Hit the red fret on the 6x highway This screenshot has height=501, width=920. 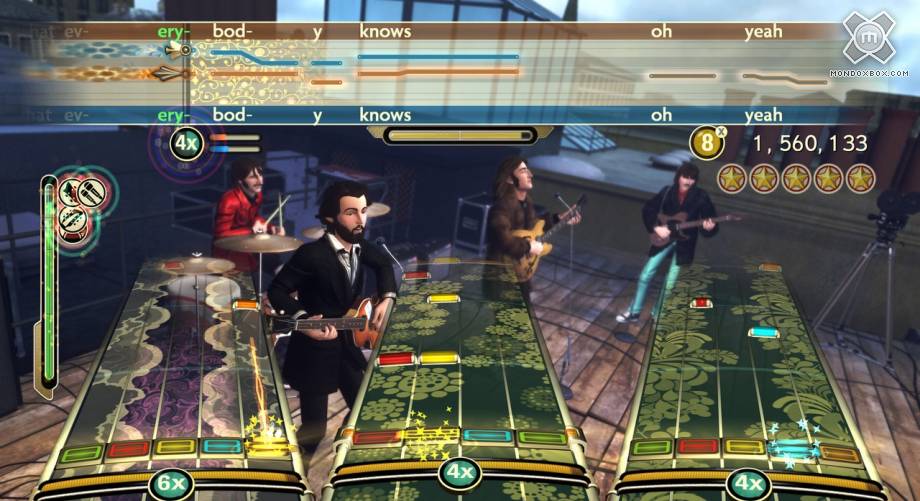pos(128,450)
